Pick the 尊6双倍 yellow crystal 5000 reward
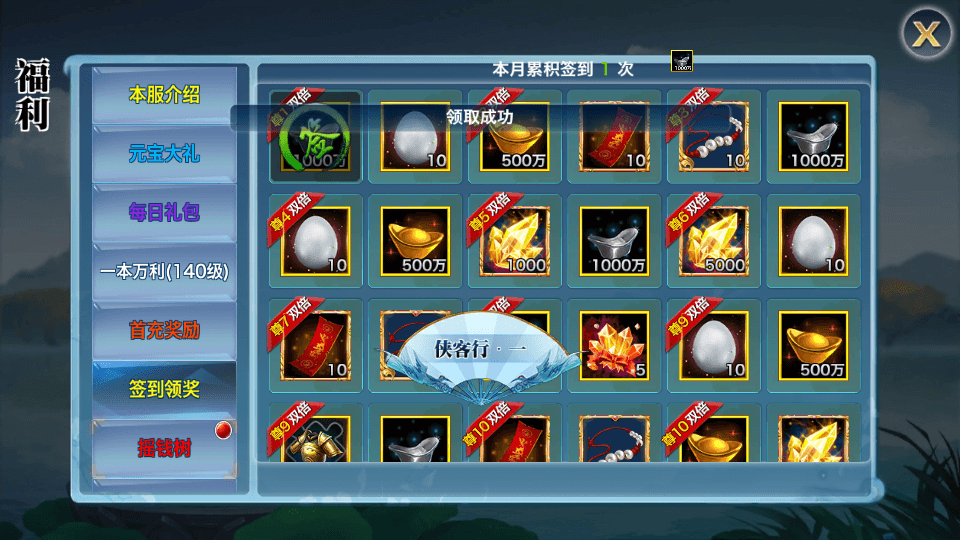 [713, 241]
